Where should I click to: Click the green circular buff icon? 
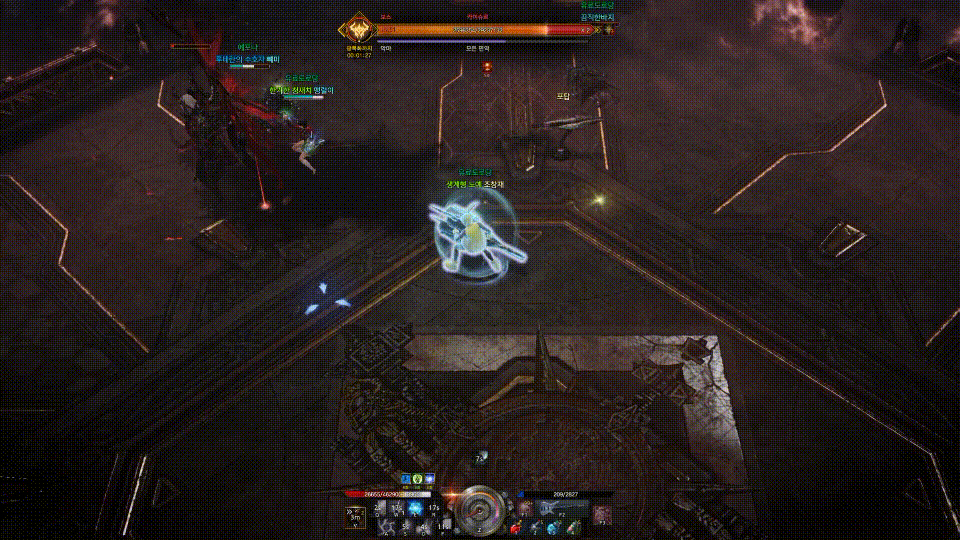tap(418, 479)
